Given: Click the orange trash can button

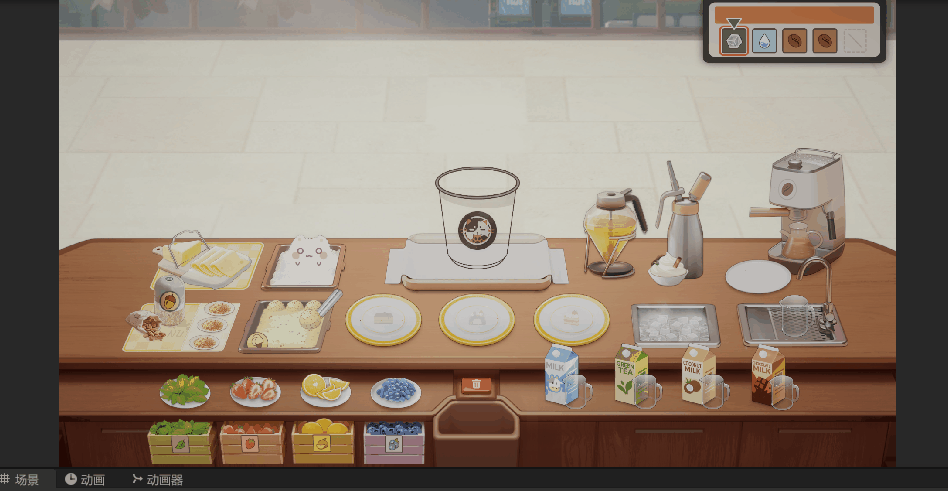Looking at the screenshot, I should 477,383.
